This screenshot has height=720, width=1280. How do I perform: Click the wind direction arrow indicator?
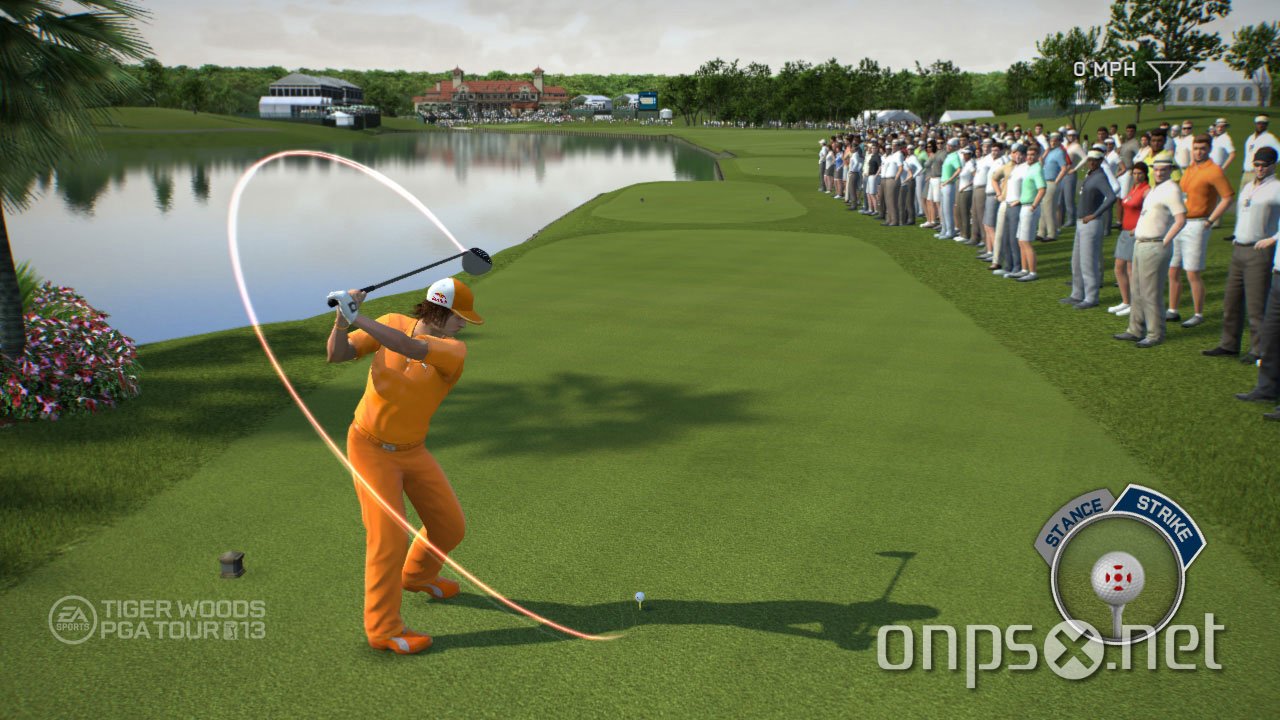pyautogui.click(x=1166, y=73)
